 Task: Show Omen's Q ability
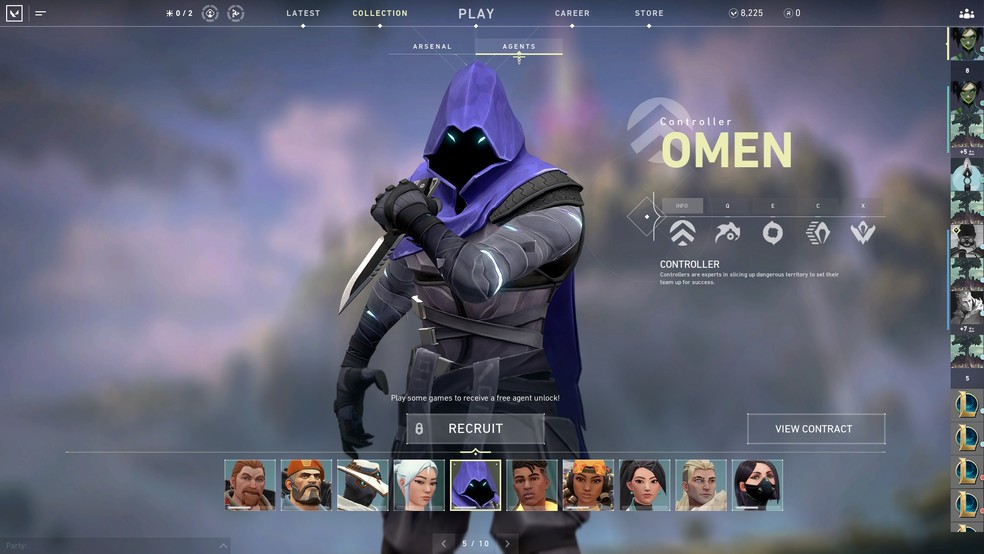[727, 232]
